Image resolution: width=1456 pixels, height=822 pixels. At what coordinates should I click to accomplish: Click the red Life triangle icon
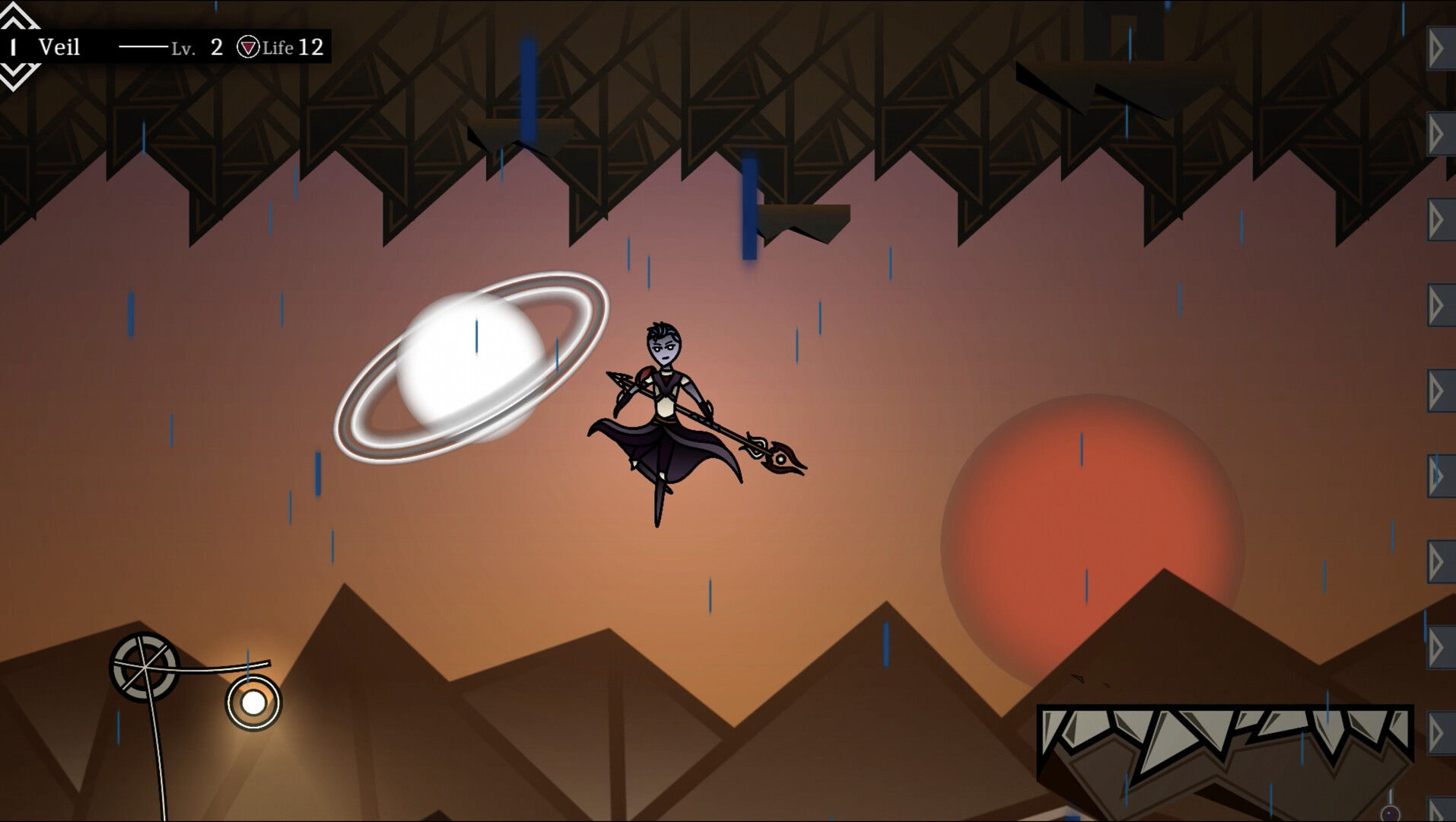[246, 48]
